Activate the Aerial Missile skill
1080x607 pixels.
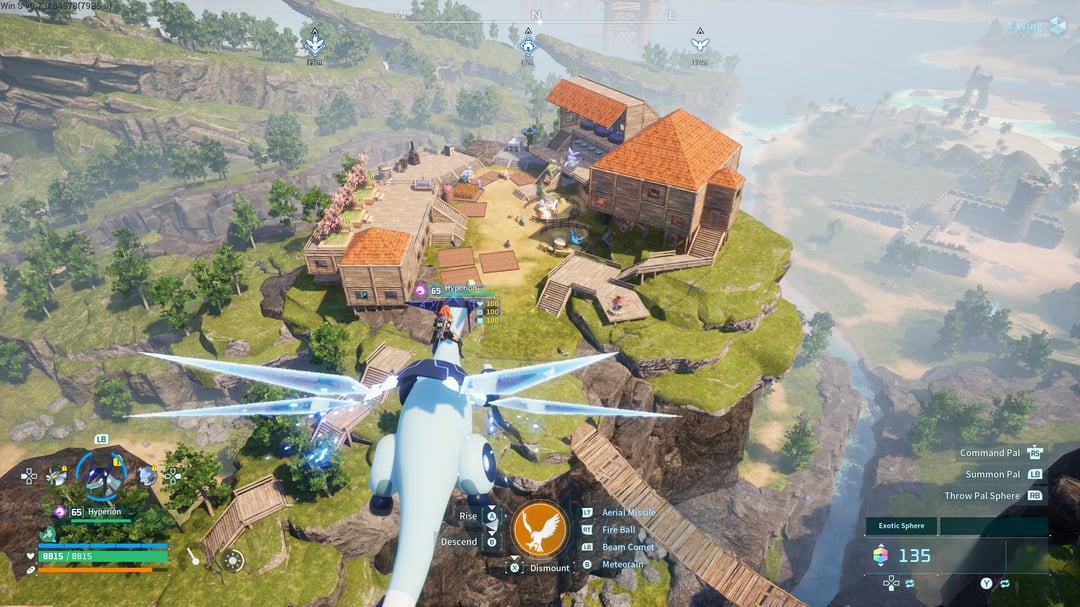(628, 513)
